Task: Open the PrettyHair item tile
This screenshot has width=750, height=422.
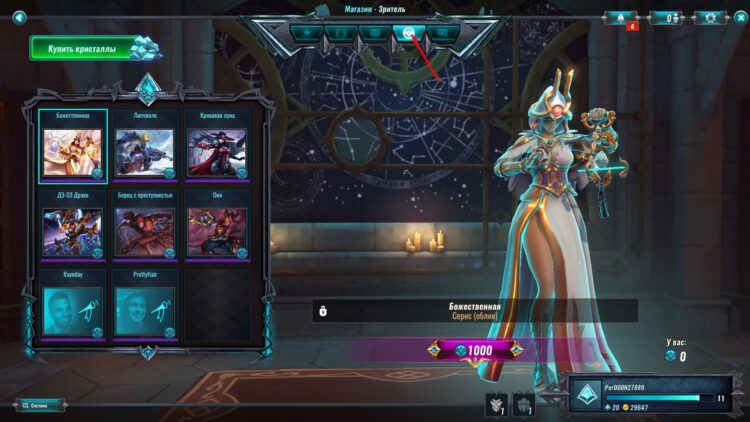Action: click(x=145, y=310)
